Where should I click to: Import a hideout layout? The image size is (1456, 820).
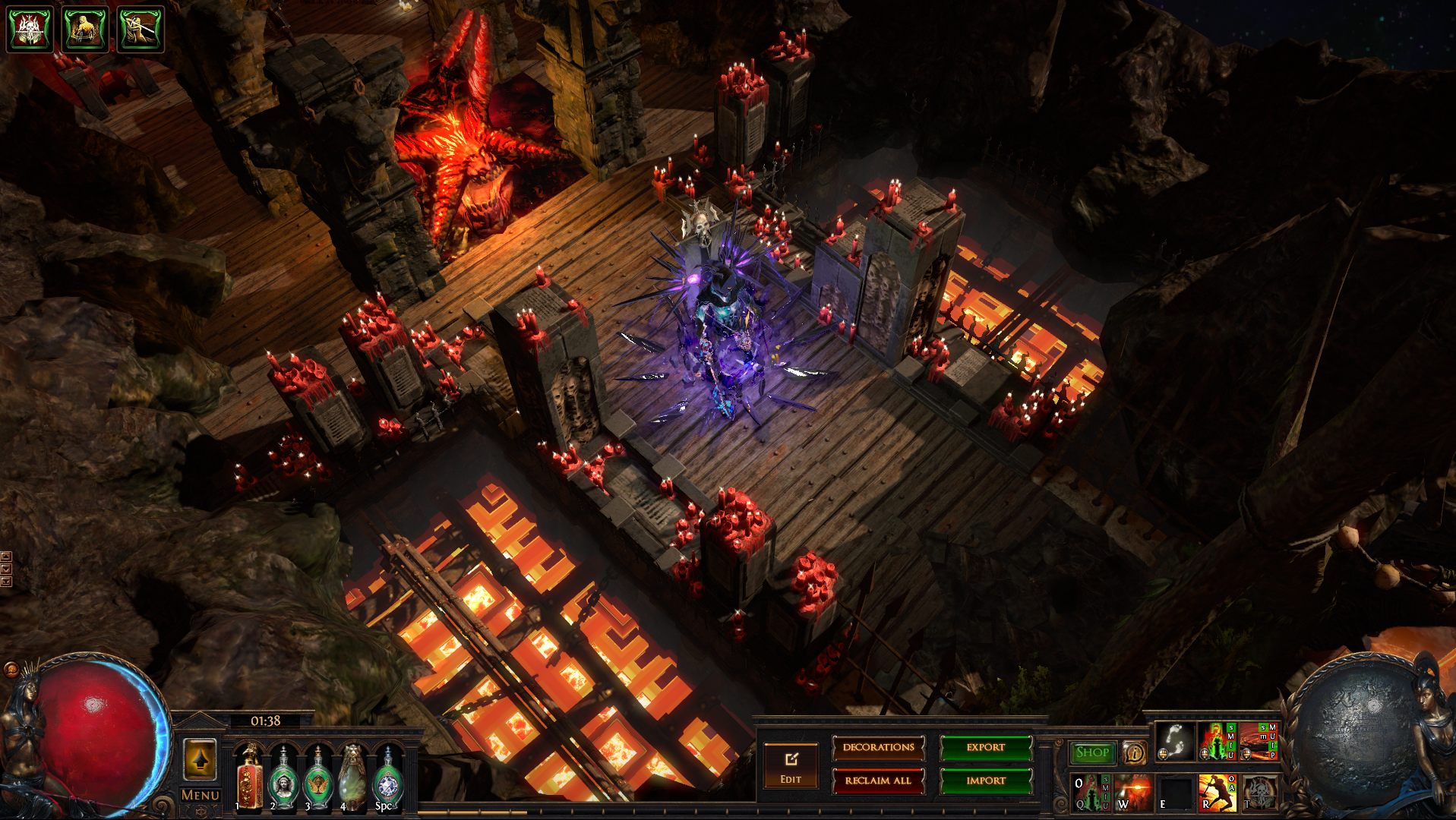click(x=986, y=781)
